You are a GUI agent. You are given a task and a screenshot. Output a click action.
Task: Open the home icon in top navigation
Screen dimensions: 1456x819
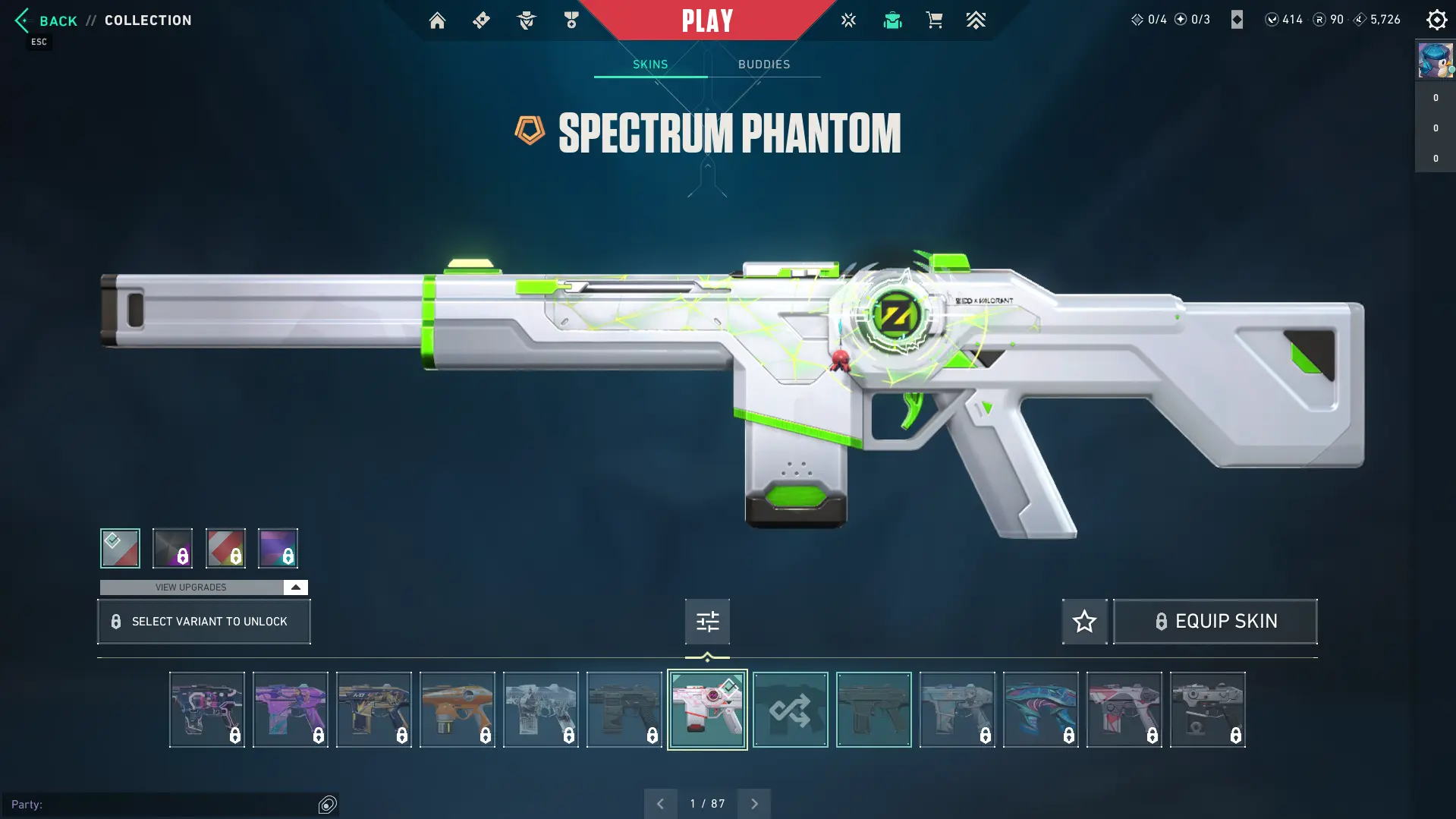[x=437, y=20]
